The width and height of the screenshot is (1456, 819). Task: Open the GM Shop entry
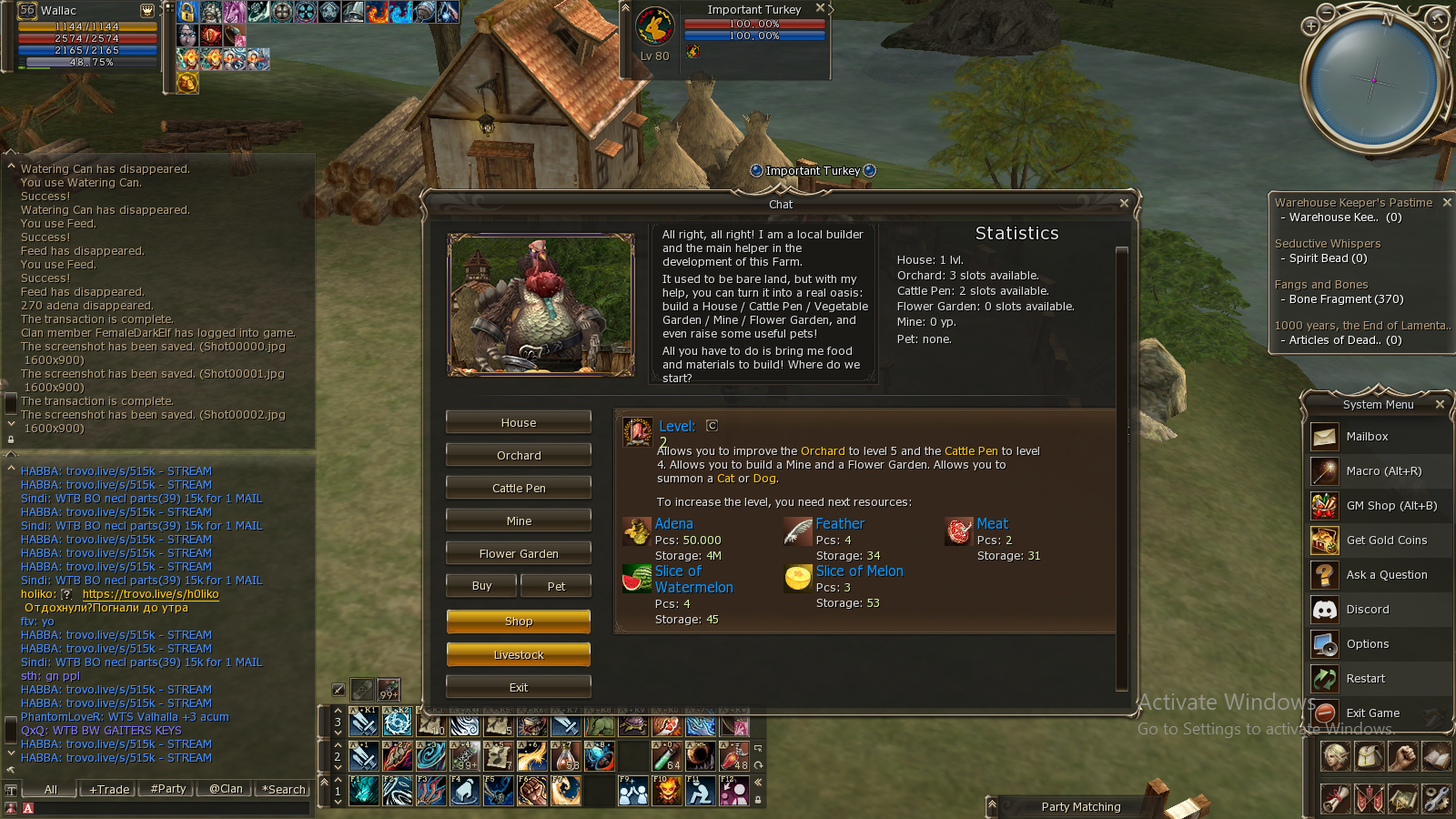[1379, 506]
